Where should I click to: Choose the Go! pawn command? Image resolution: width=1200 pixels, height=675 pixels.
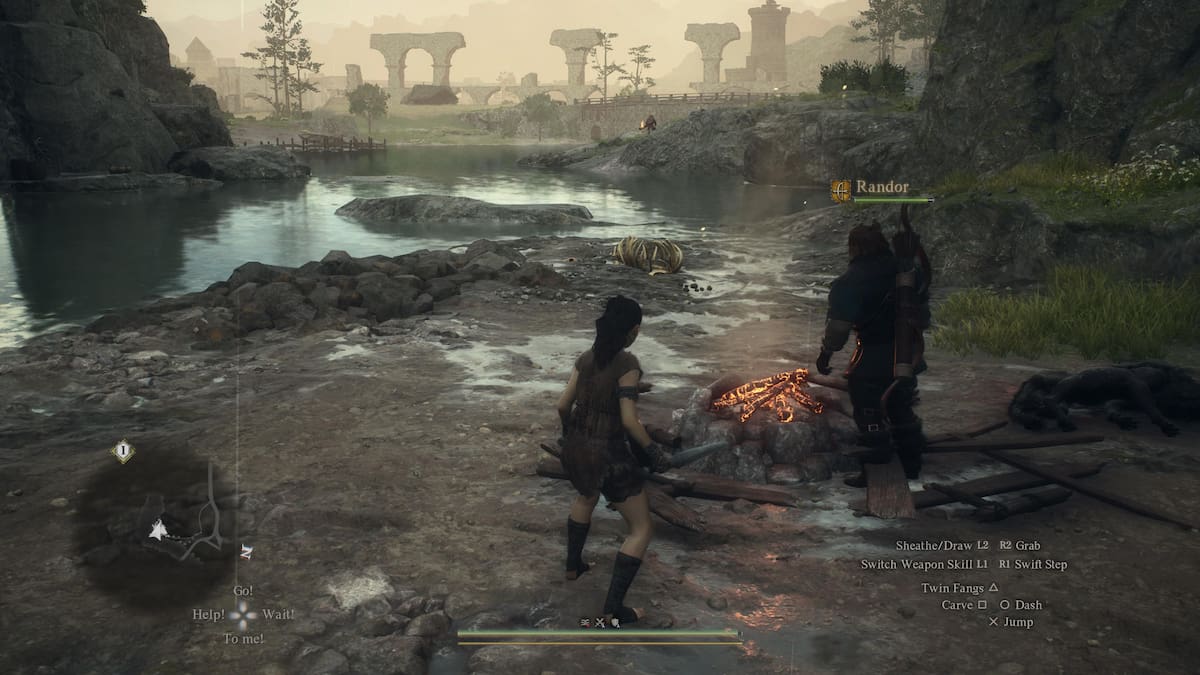pos(243,591)
